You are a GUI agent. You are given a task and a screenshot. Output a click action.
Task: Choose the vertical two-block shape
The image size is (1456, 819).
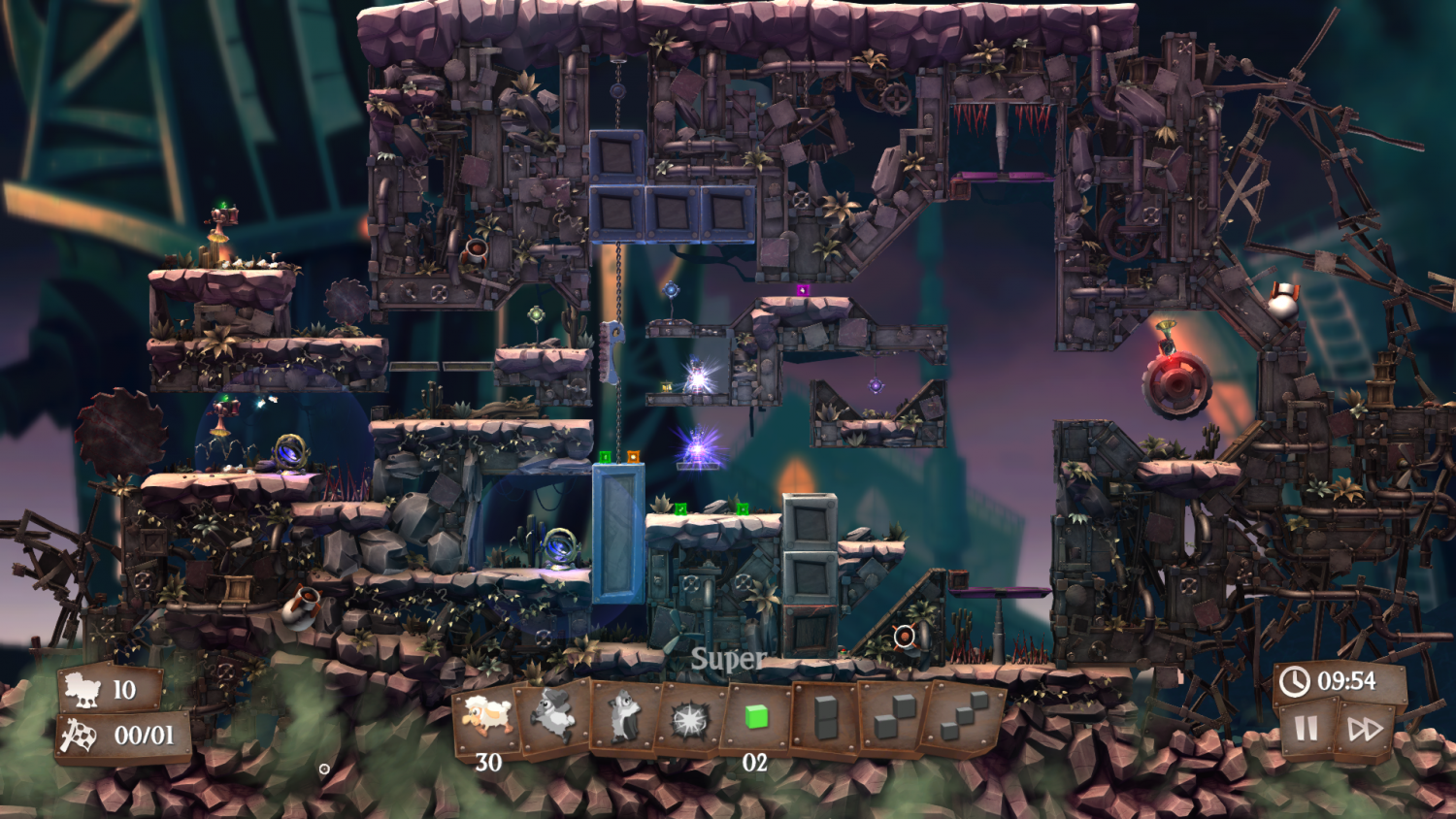(x=824, y=718)
